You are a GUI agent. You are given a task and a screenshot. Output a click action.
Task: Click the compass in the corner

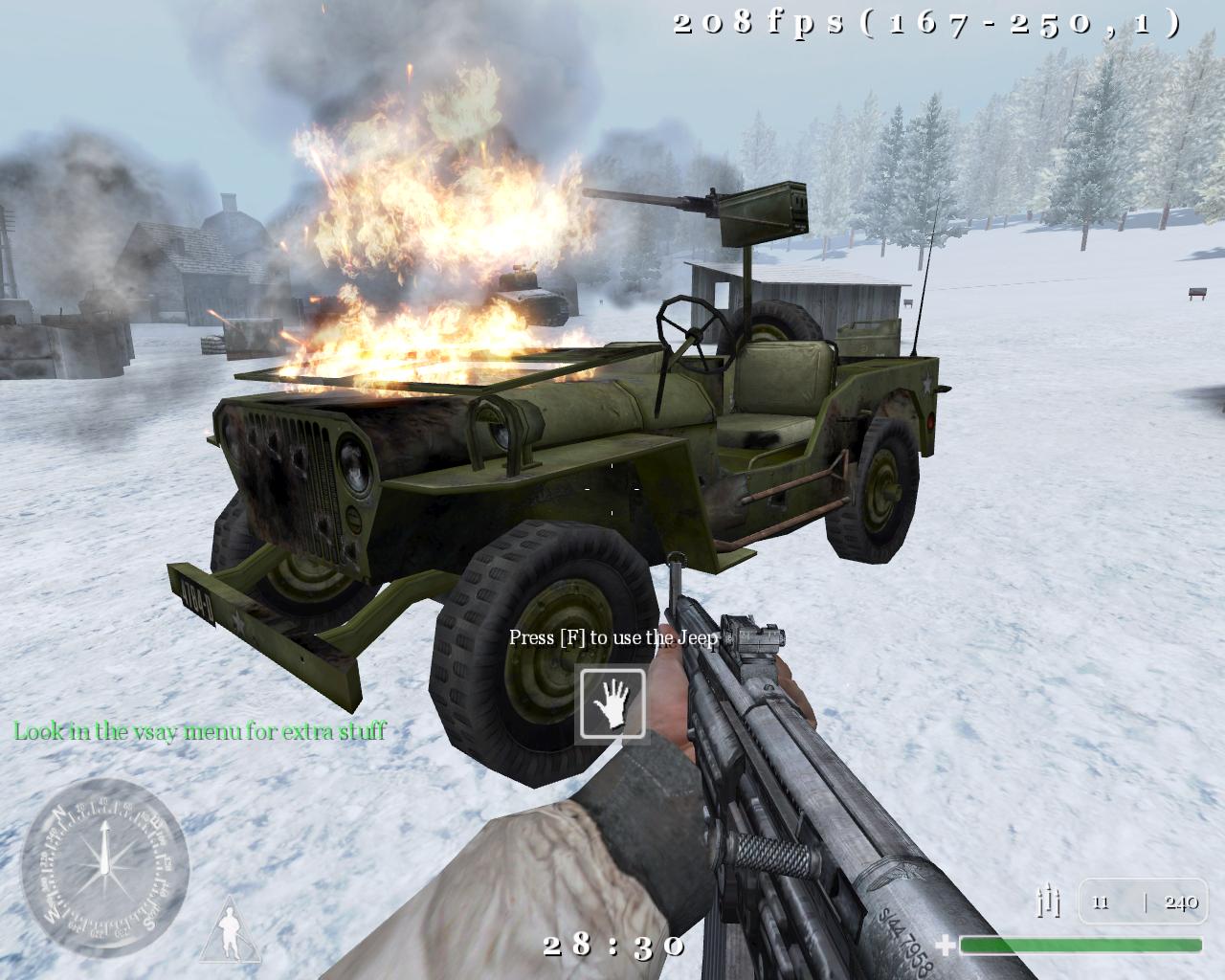click(104, 867)
